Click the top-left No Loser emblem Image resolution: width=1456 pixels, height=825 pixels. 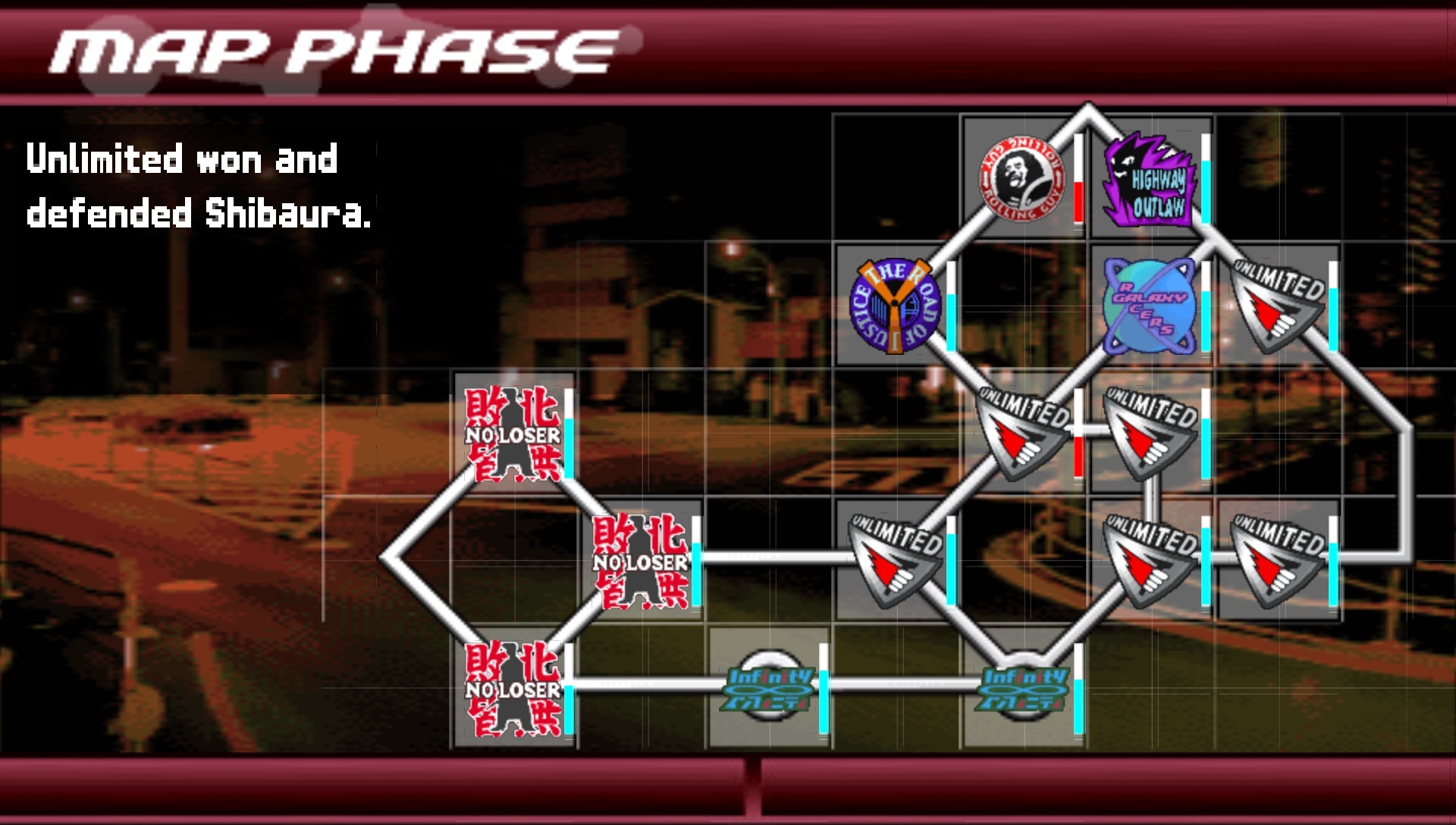pos(512,434)
